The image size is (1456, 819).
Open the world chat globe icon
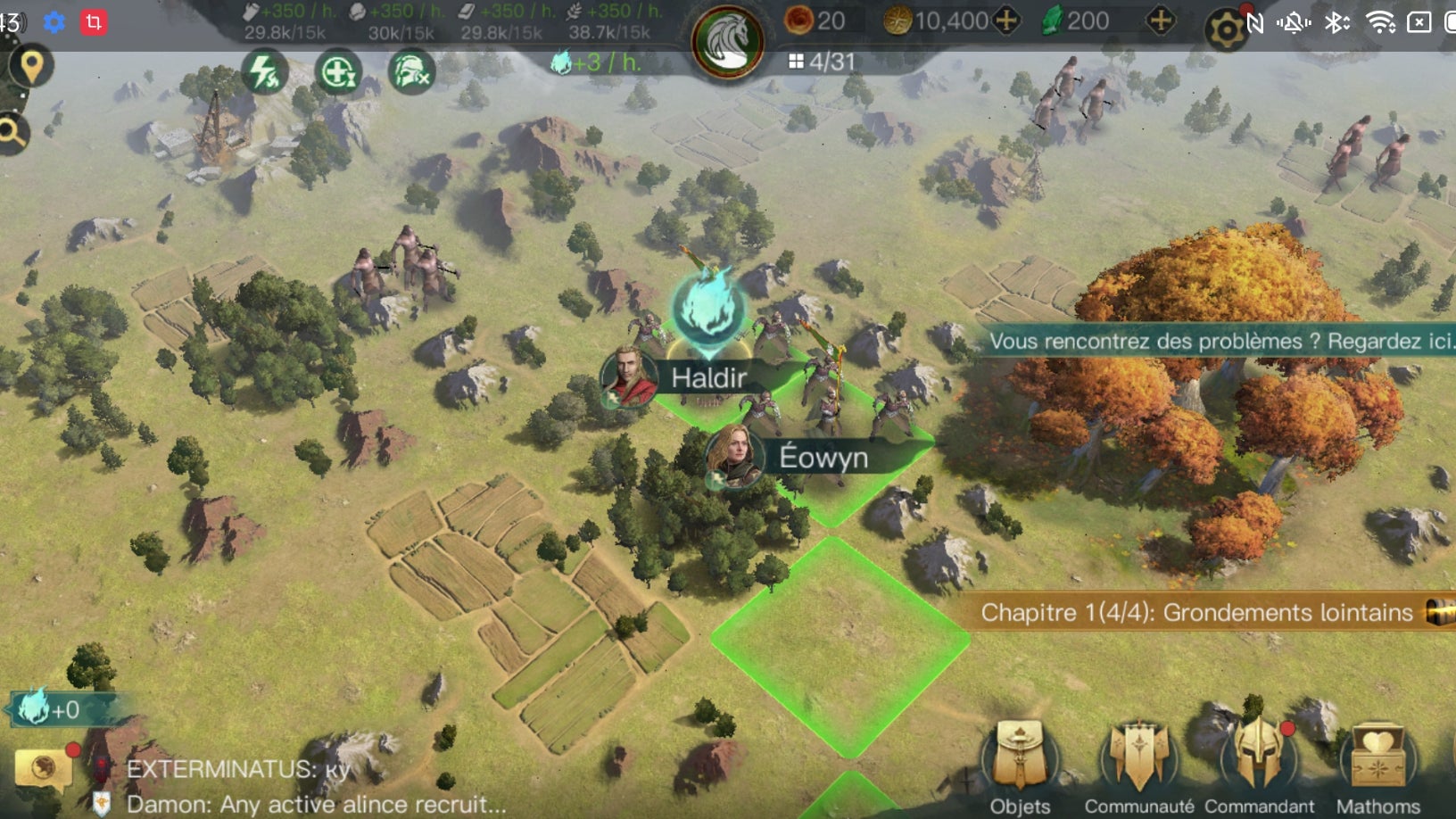42,768
